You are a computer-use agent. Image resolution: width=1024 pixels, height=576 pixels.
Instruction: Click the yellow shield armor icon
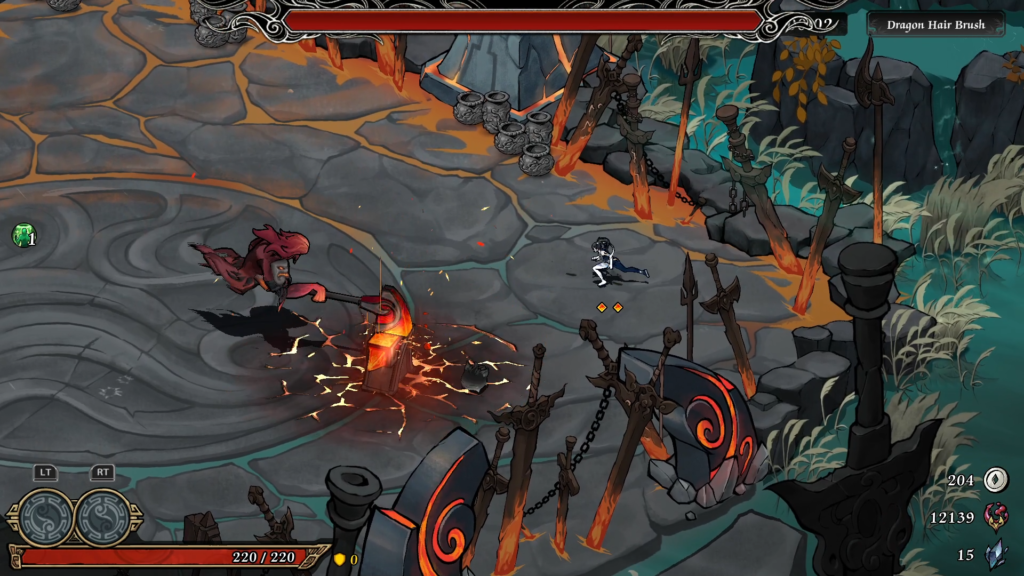tap(339, 559)
